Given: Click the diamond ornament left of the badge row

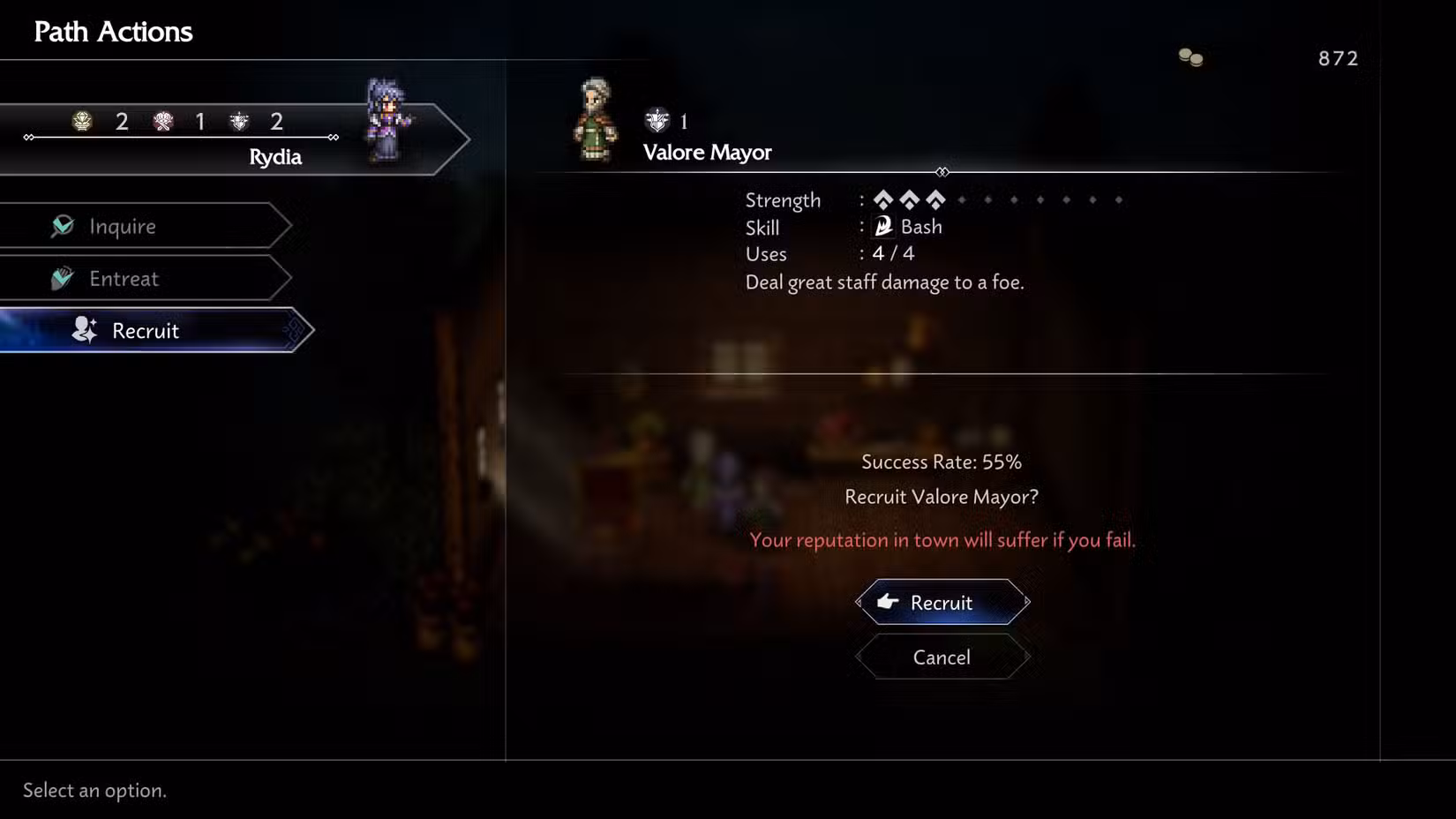Looking at the screenshot, I should (29, 138).
